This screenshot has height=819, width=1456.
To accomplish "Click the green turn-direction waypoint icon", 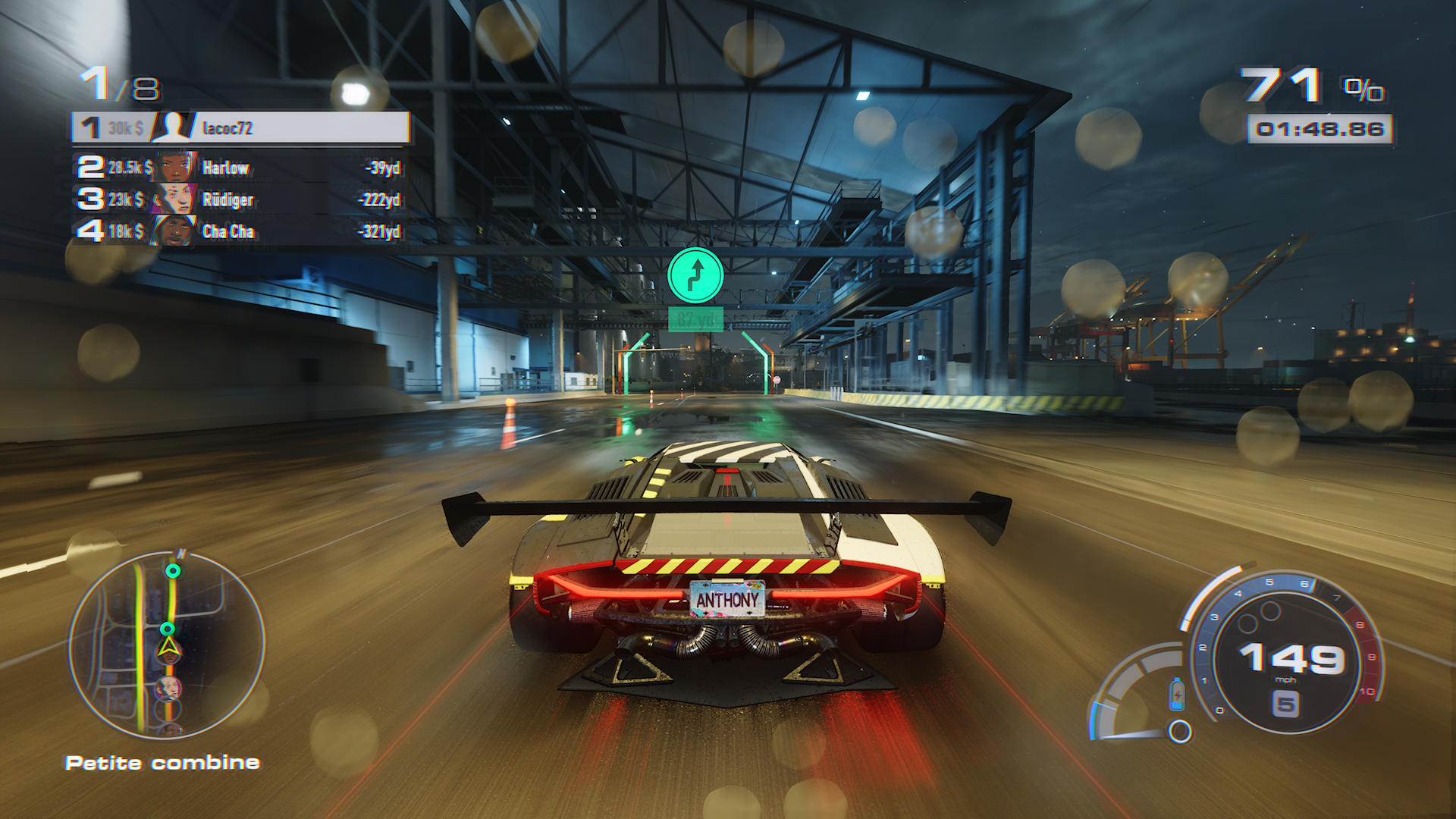I will 695,275.
